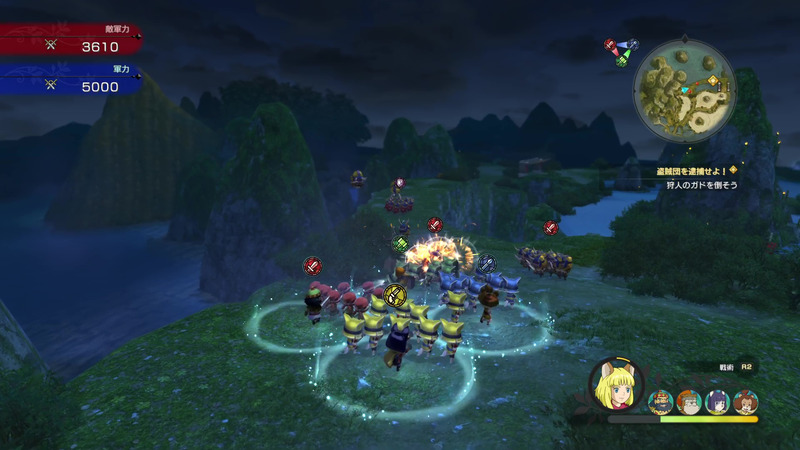Target the white-icon marker over the distant red squad
This screenshot has height=450, width=800.
pos(400,184)
